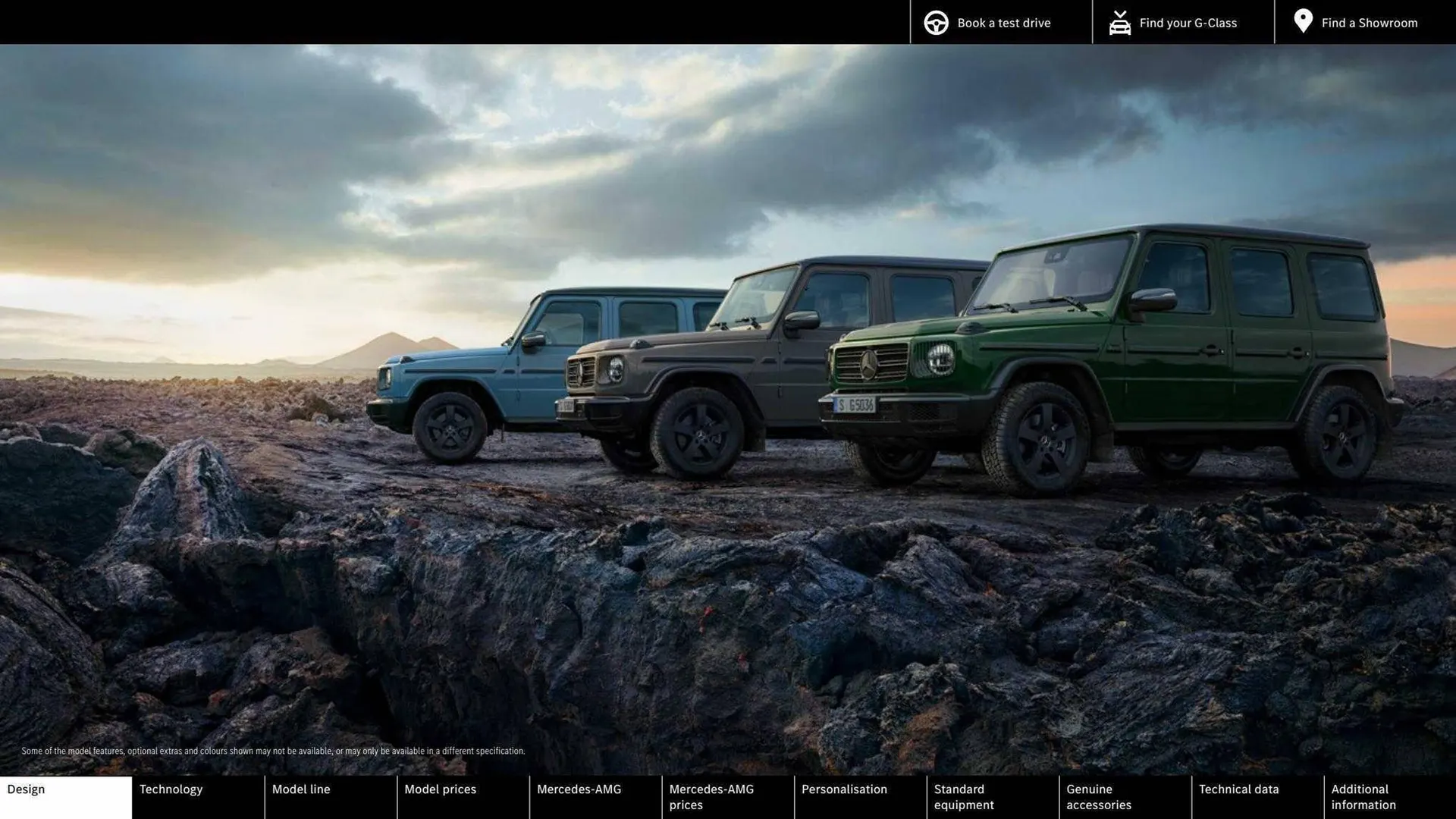This screenshot has height=819, width=1456.
Task: Open the Mercedes-AMG section
Action: click(595, 796)
